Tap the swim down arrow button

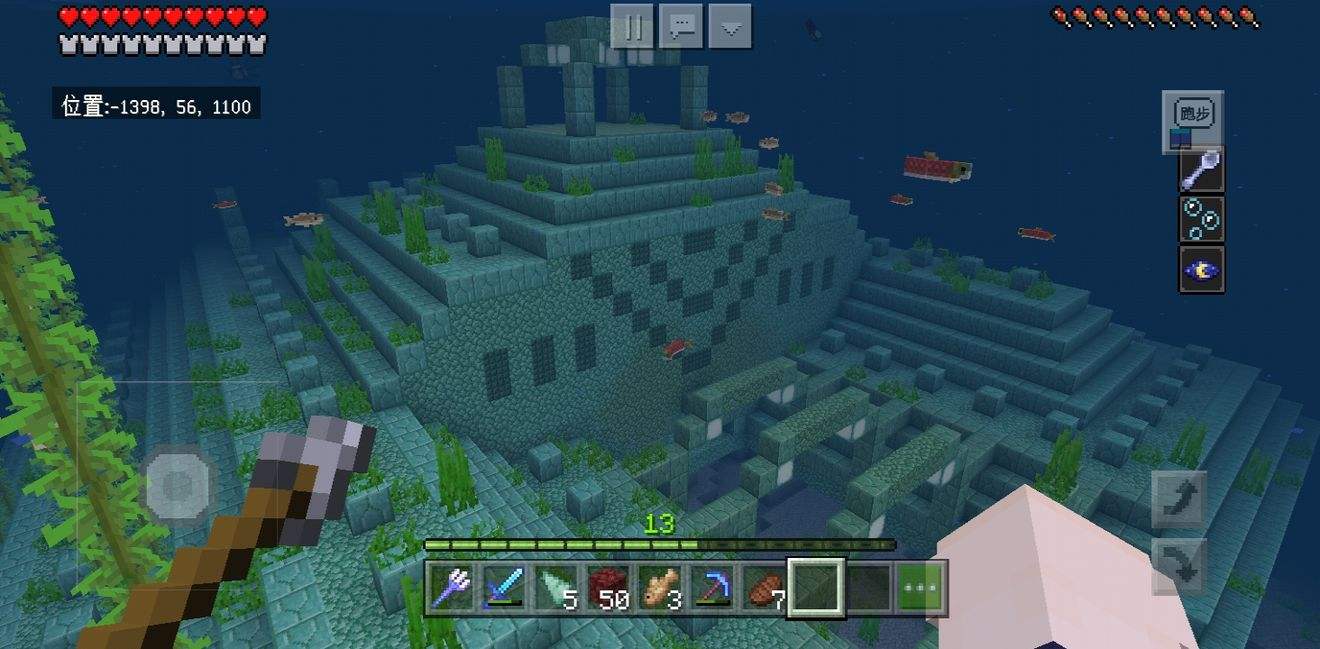pyautogui.click(x=1179, y=565)
